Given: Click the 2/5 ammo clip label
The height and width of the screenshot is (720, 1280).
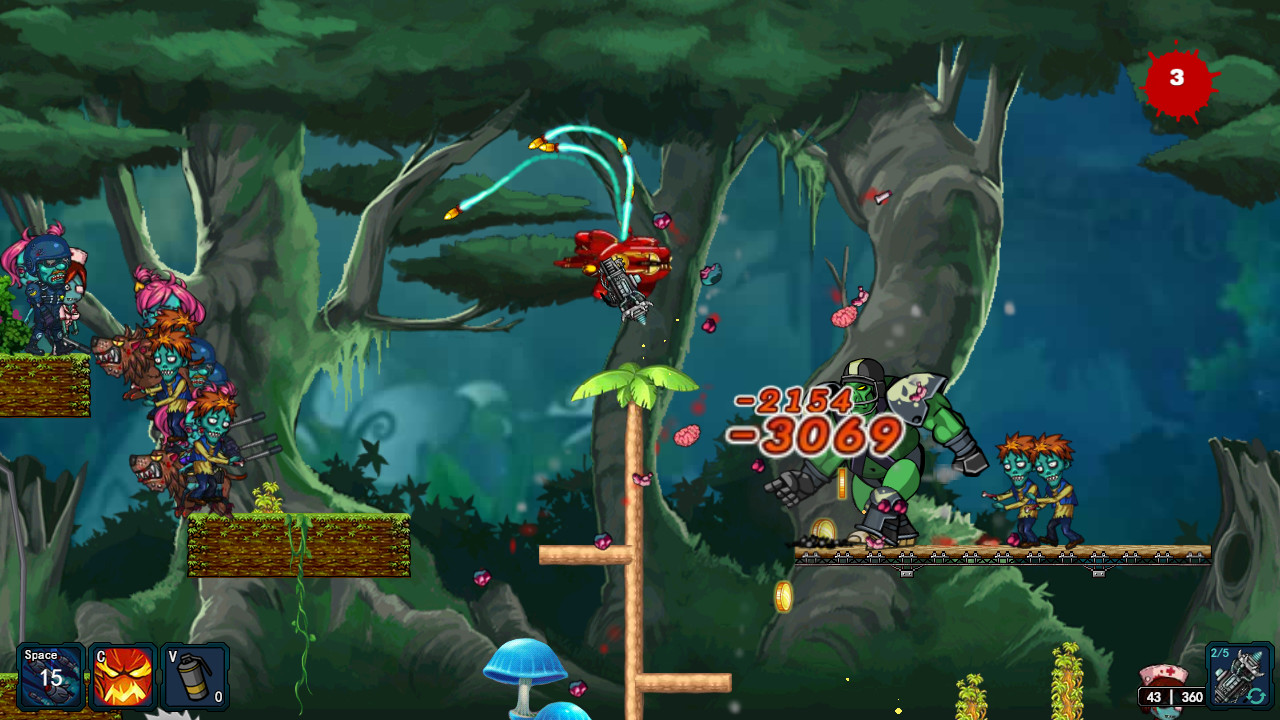Looking at the screenshot, I should click(x=1222, y=653).
